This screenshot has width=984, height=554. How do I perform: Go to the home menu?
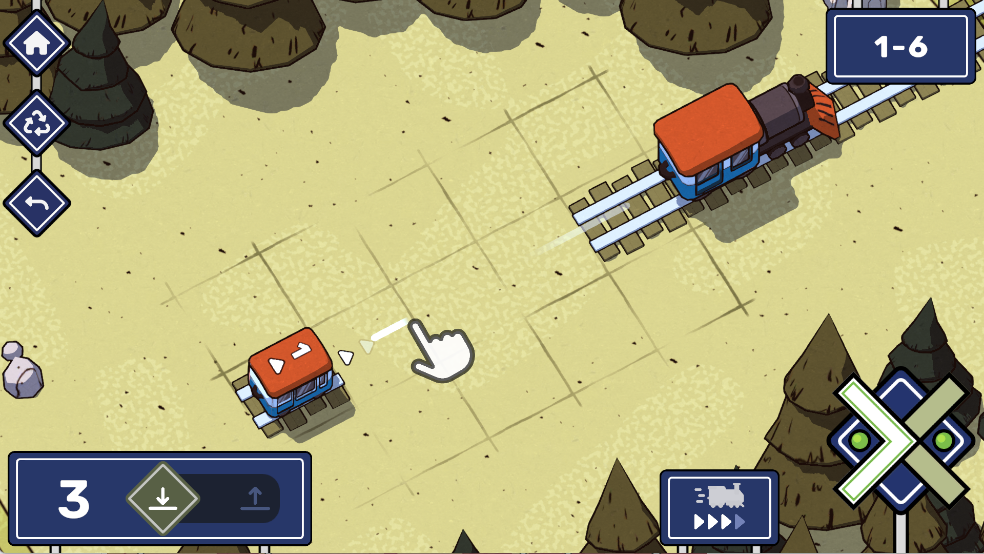37,43
